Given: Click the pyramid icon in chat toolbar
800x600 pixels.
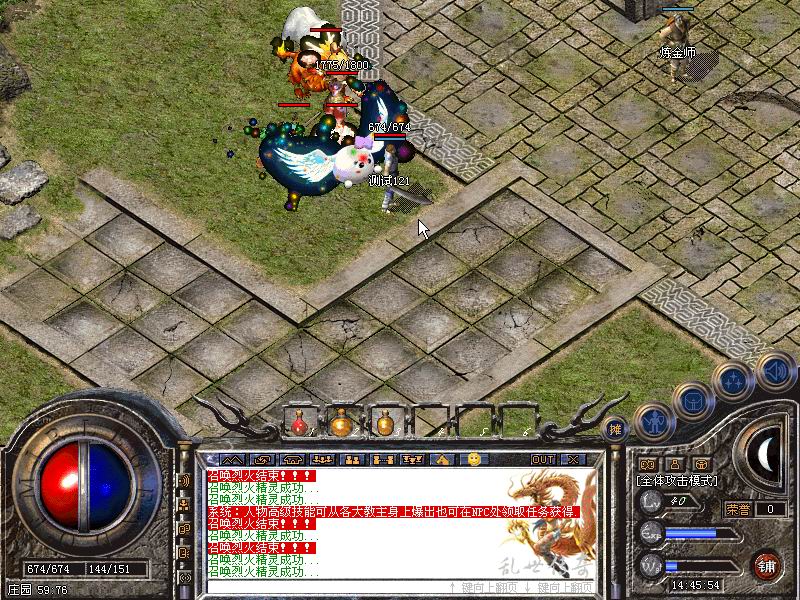Looking at the screenshot, I should tap(443, 459).
